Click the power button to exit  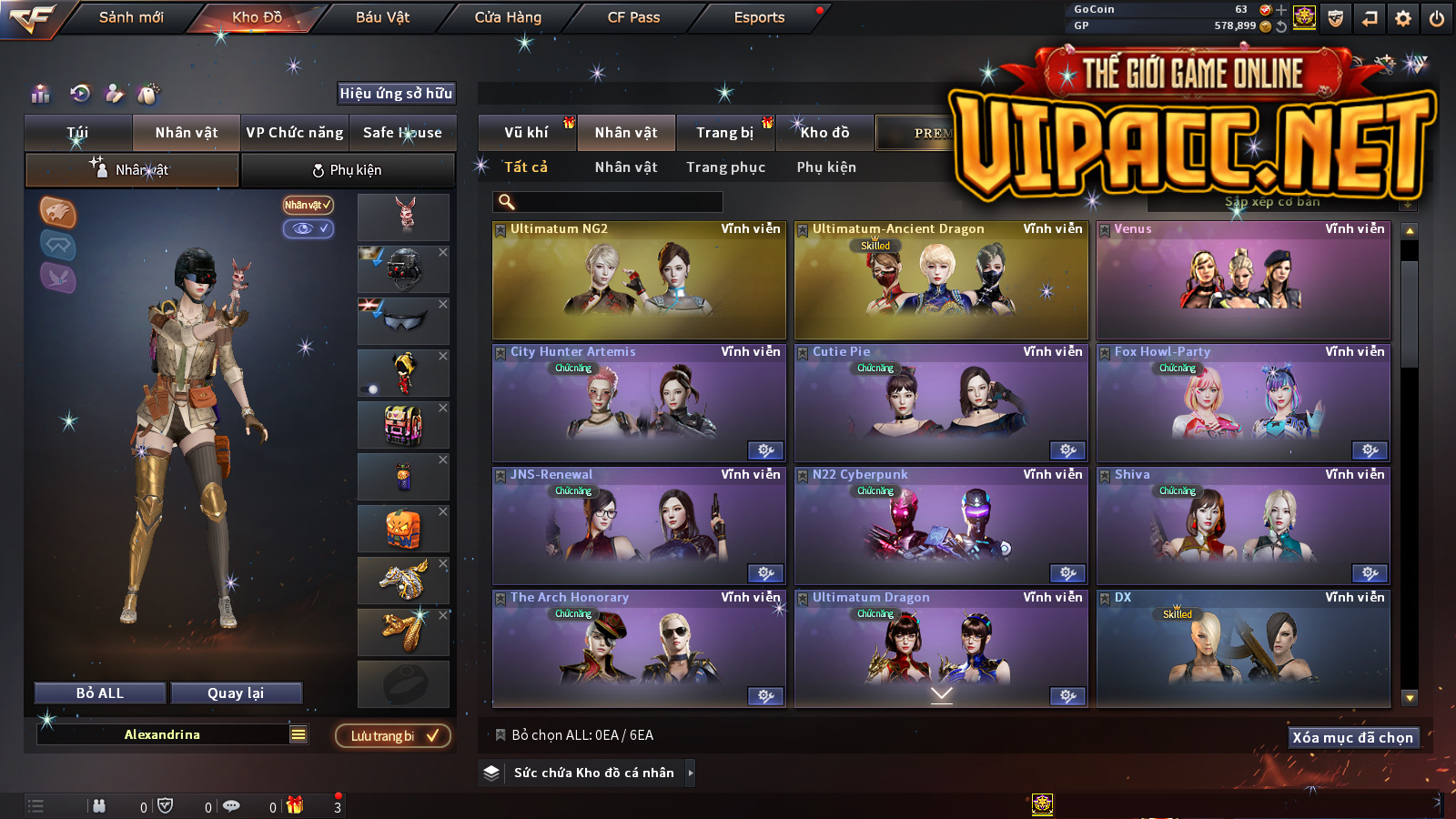[1437, 18]
